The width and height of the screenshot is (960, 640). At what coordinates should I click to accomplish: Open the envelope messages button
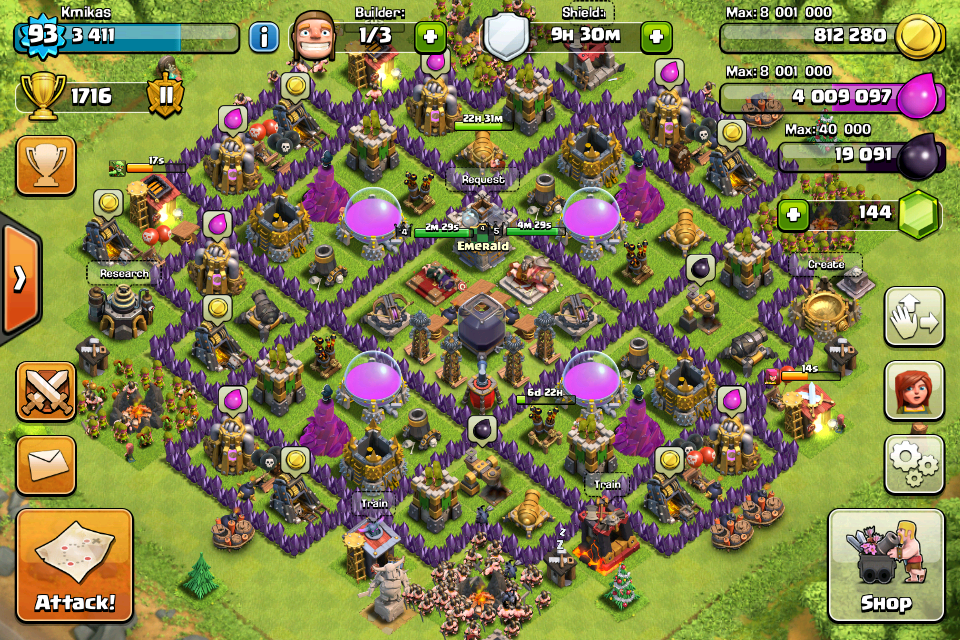(46, 464)
